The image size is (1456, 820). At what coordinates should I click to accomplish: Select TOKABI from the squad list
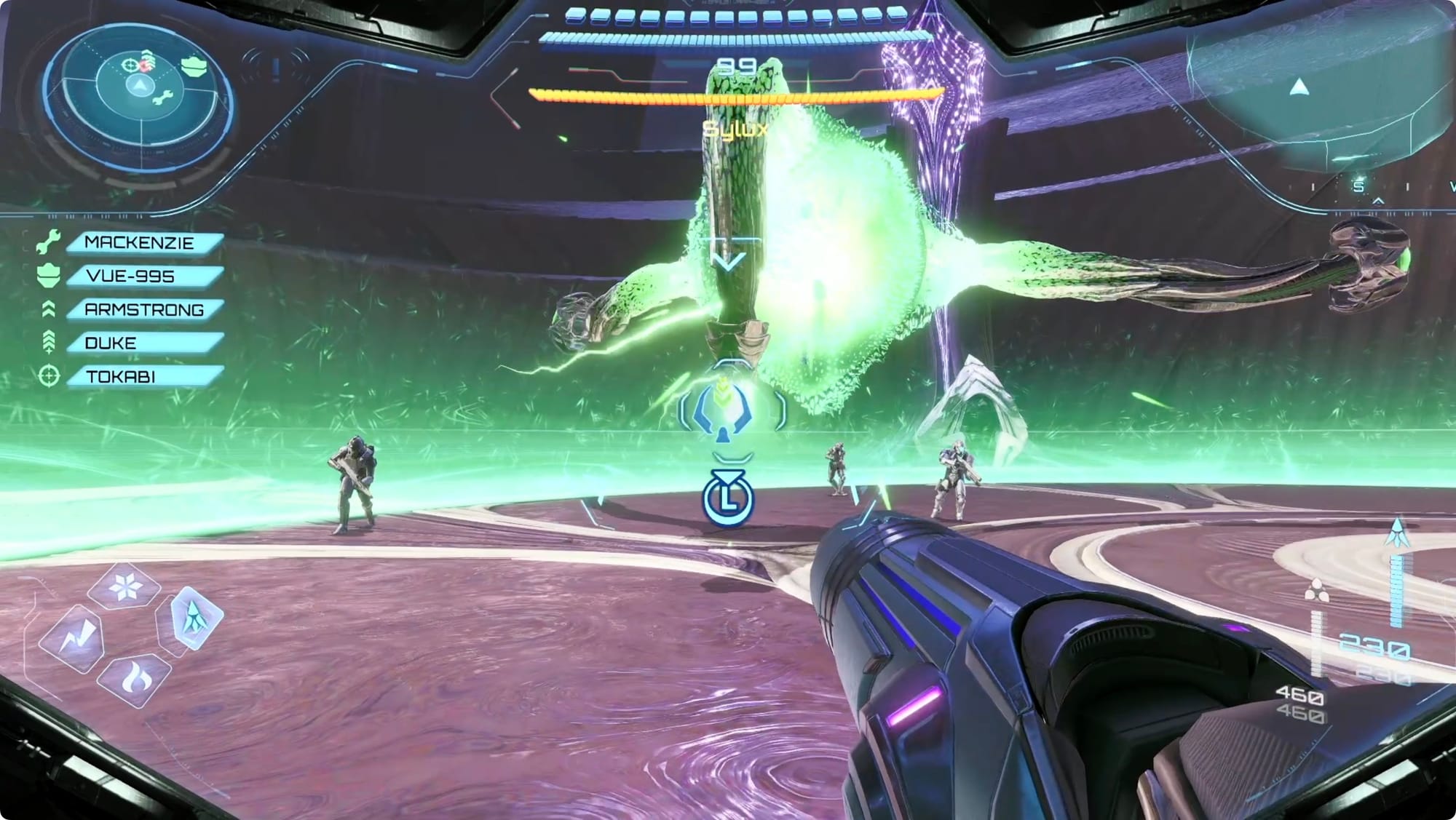coord(144,376)
